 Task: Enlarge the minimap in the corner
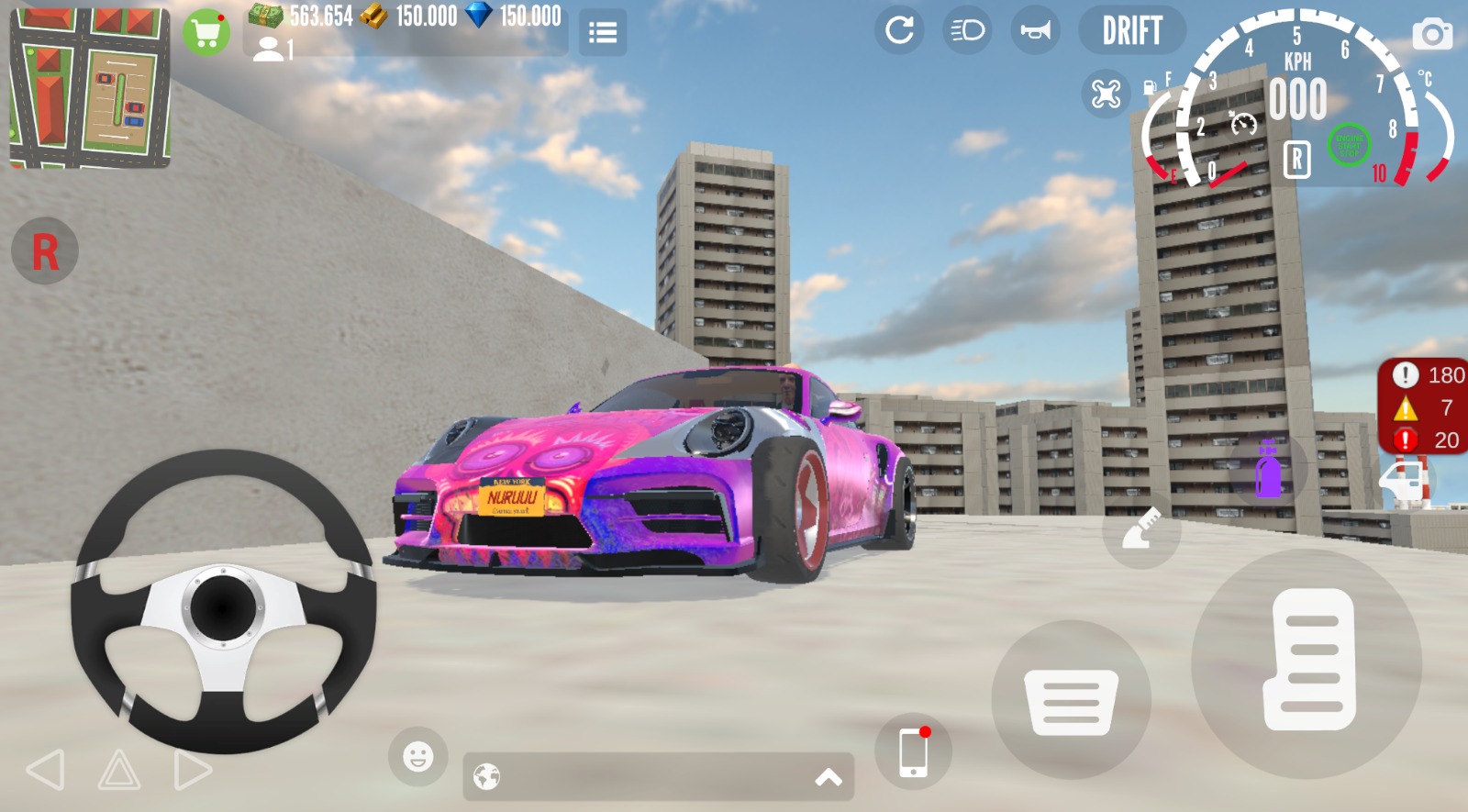89,87
